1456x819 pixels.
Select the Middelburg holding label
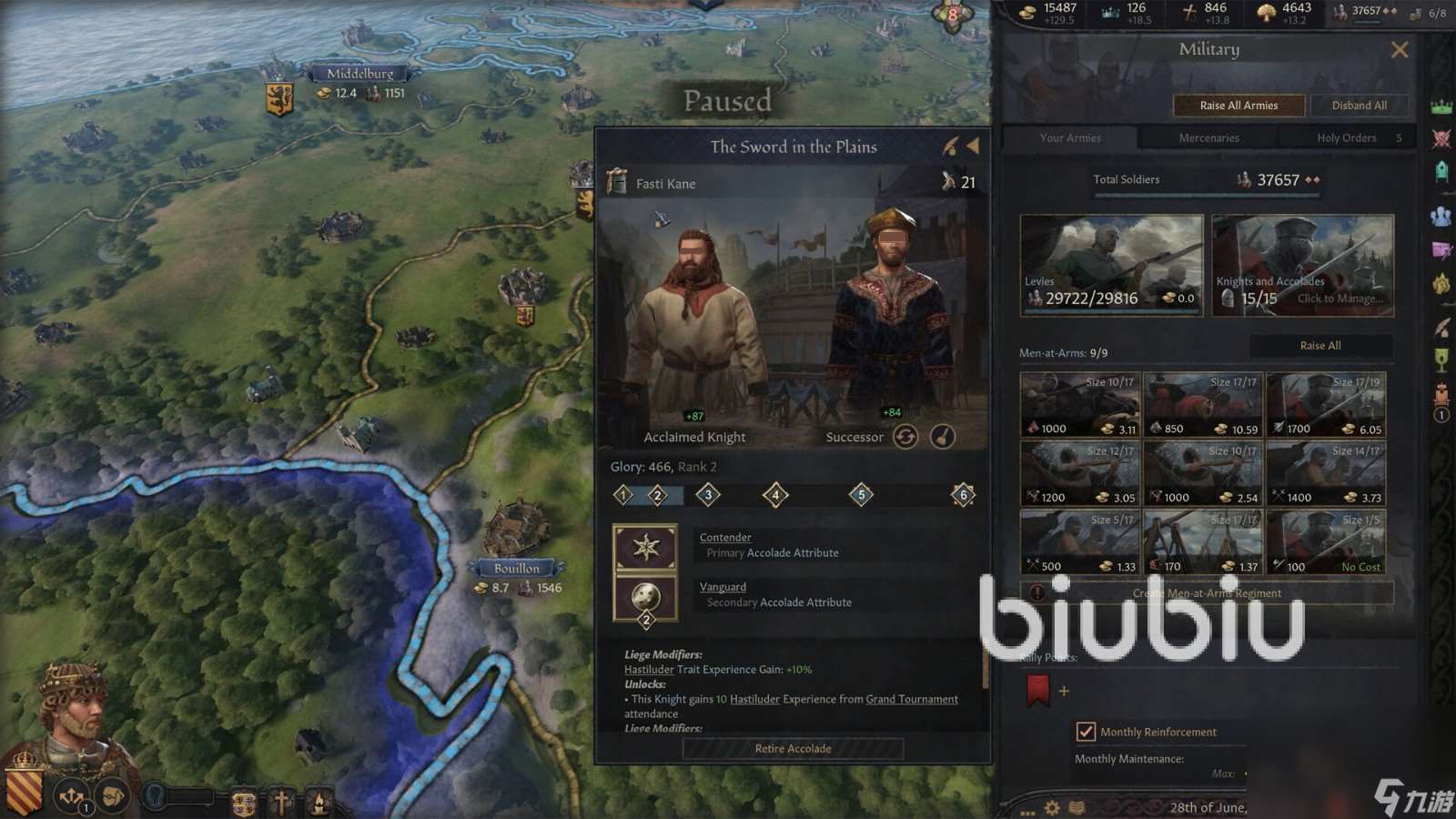pyautogui.click(x=360, y=74)
